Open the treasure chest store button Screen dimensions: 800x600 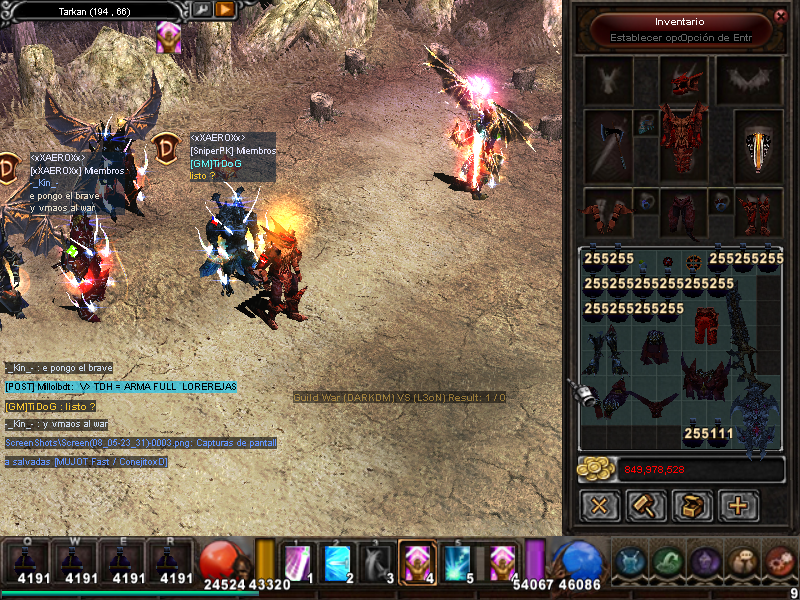(692, 505)
